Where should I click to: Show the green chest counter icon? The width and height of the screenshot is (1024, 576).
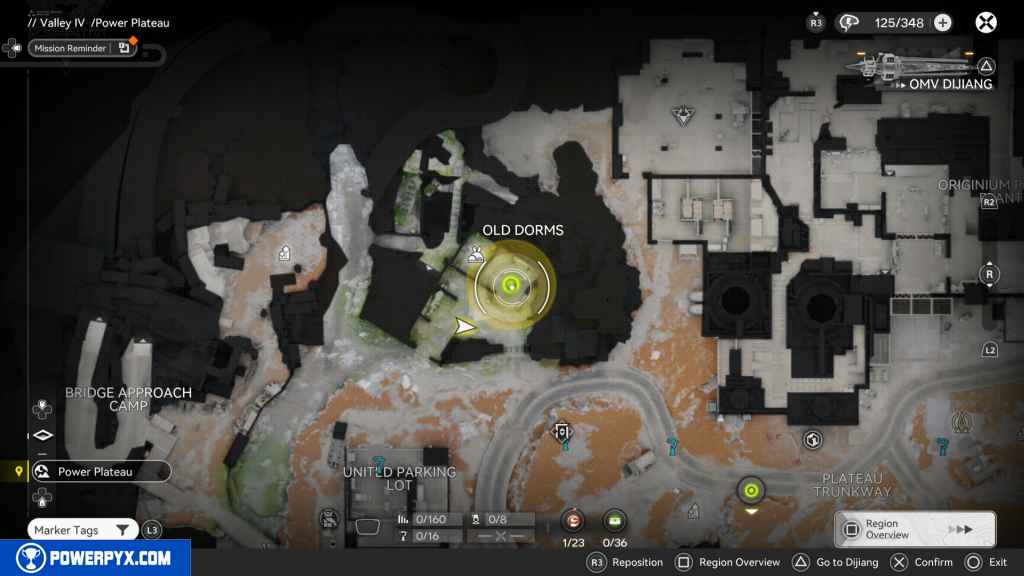614,519
